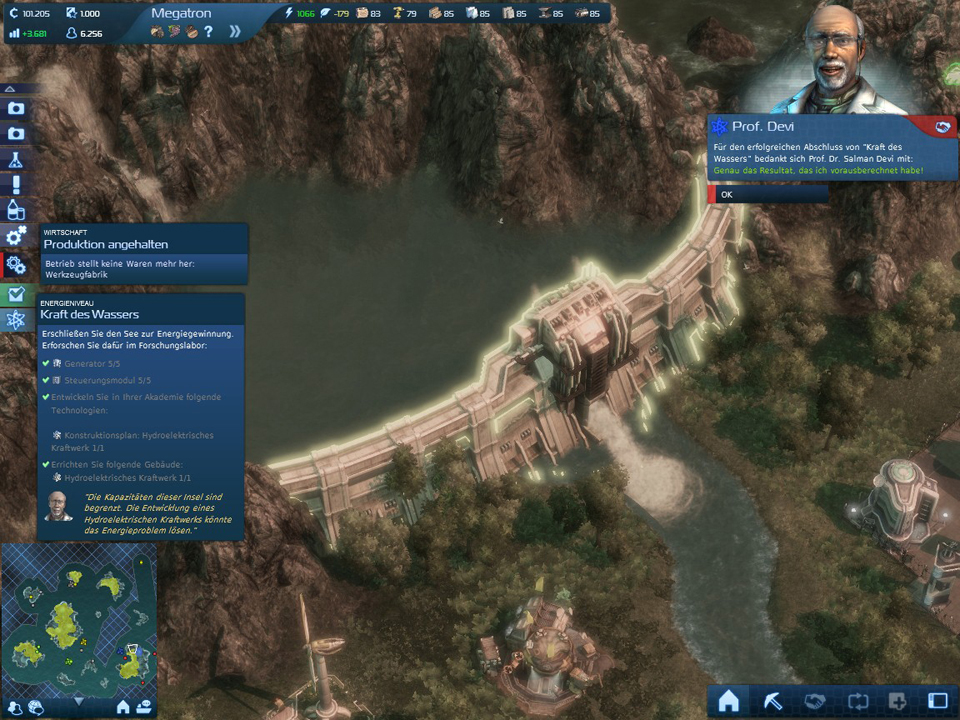Image resolution: width=960 pixels, height=720 pixels.
Task: Open the exclamation mark alert notification
Action: coord(15,185)
